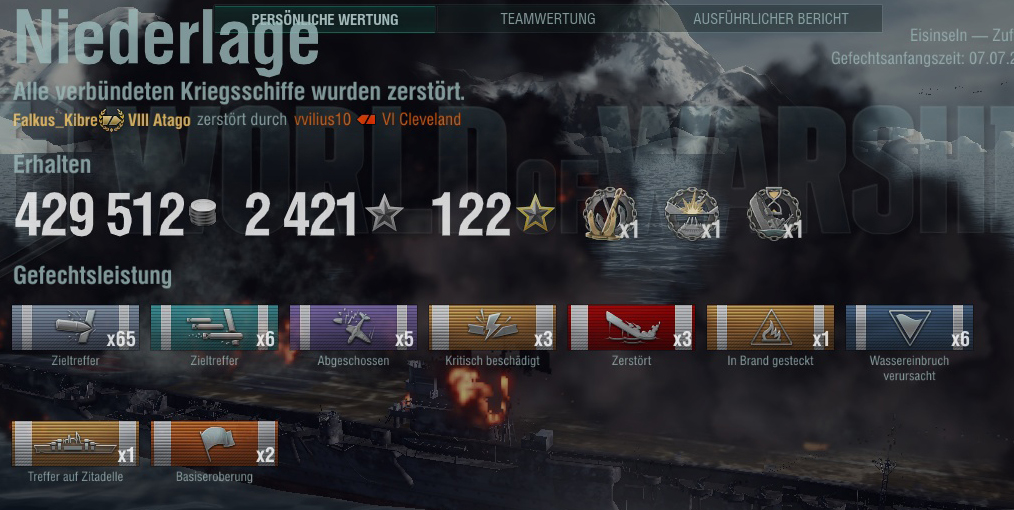The height and width of the screenshot is (510, 1014).
Task: Select the shell Zieltreffer ribbon with x65
Action: (x=75, y=328)
